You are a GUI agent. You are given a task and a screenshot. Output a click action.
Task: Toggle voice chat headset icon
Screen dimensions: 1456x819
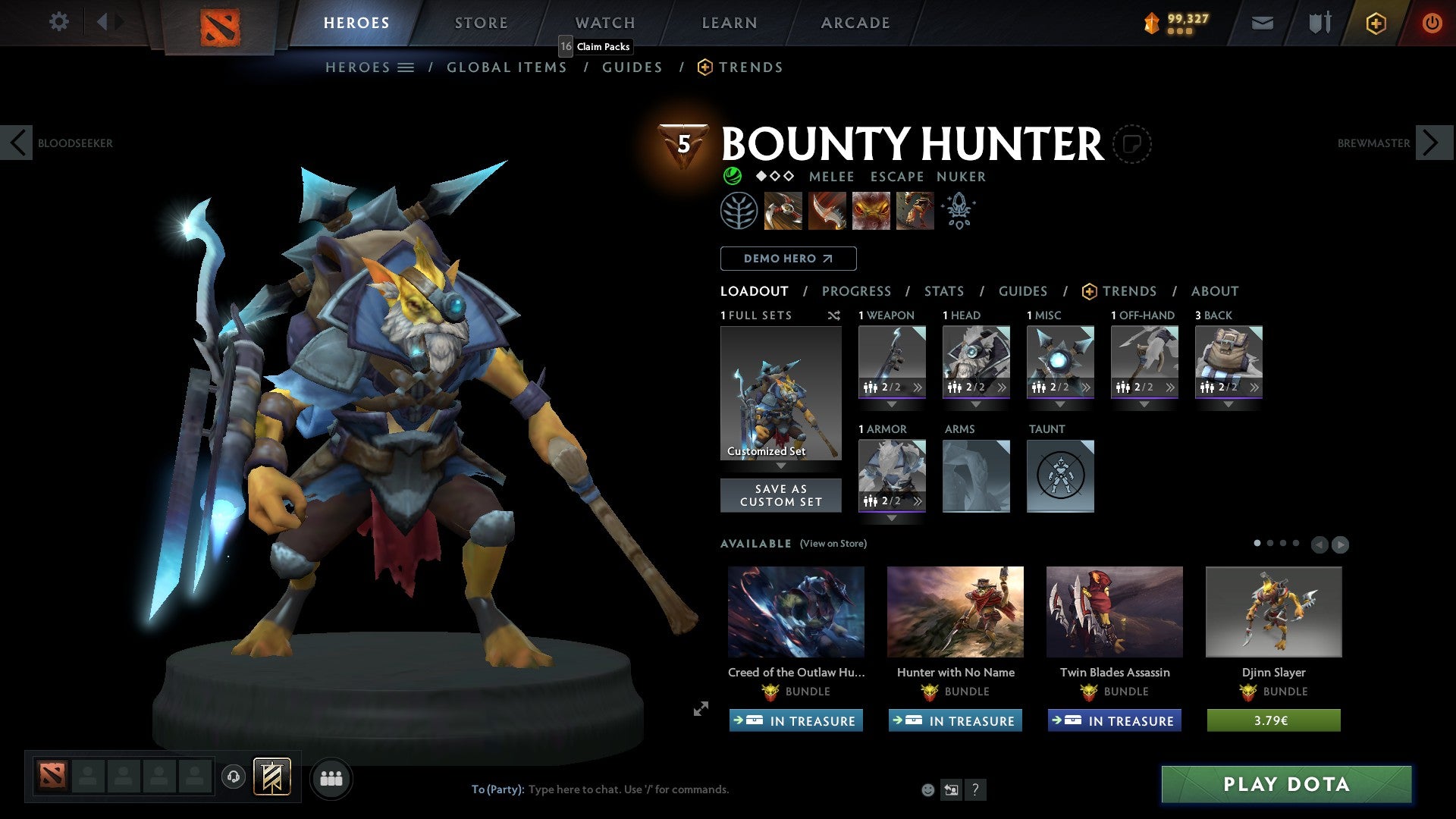click(x=233, y=778)
